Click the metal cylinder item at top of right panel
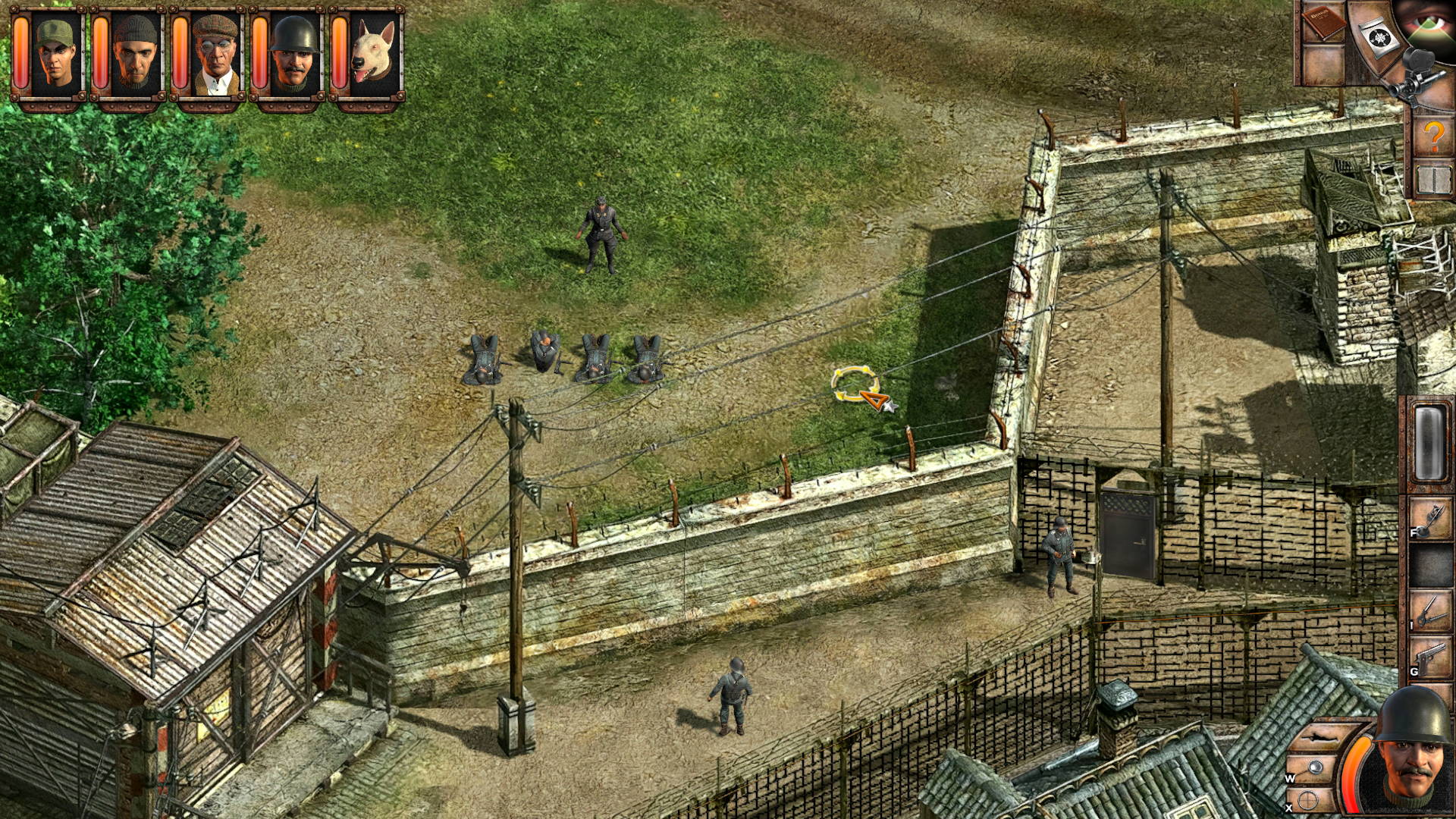 1429,441
